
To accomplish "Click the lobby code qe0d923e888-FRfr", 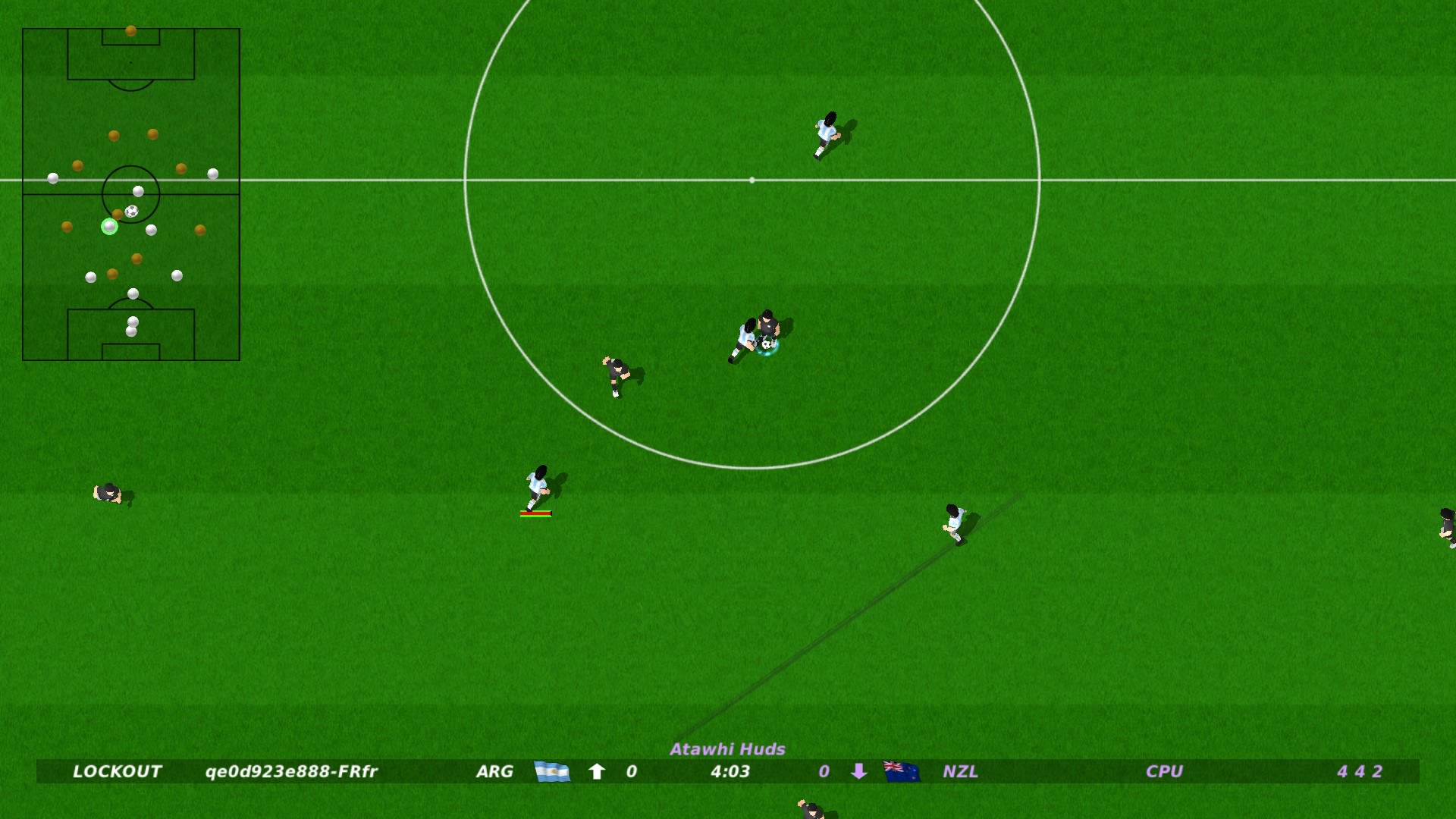I will [292, 772].
